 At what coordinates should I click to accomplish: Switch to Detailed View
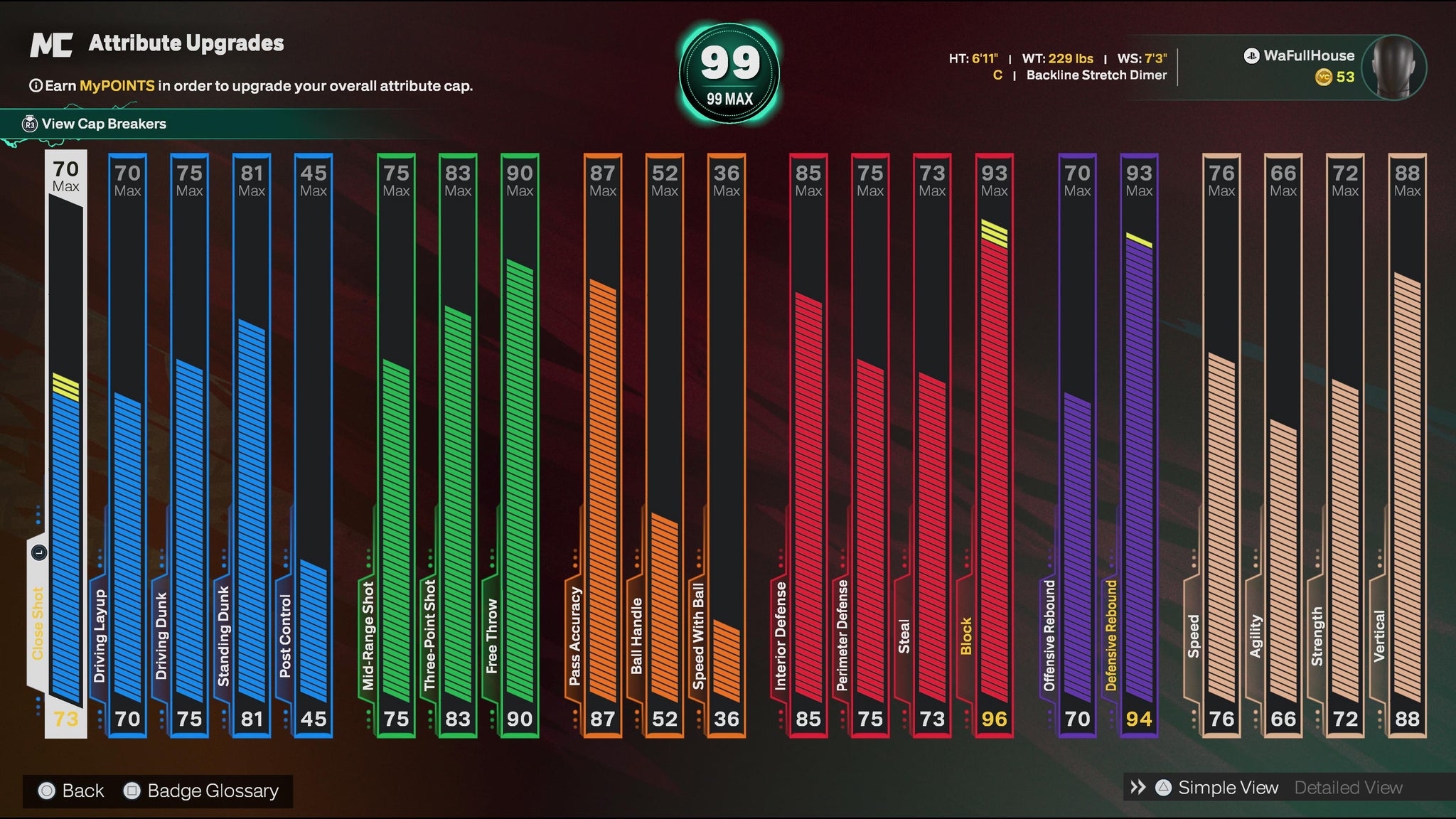click(1348, 788)
